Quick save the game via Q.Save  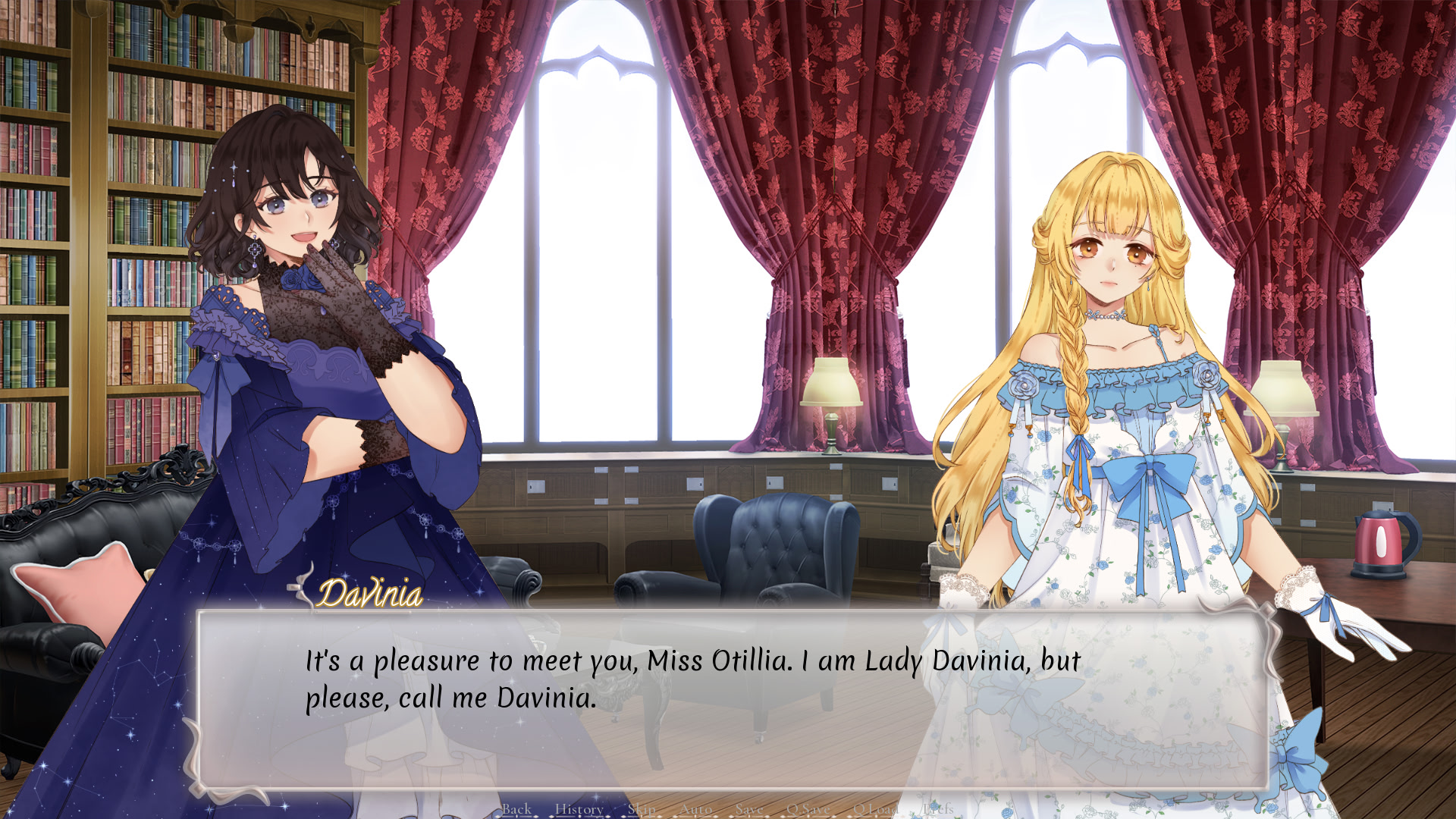pyautogui.click(x=808, y=809)
